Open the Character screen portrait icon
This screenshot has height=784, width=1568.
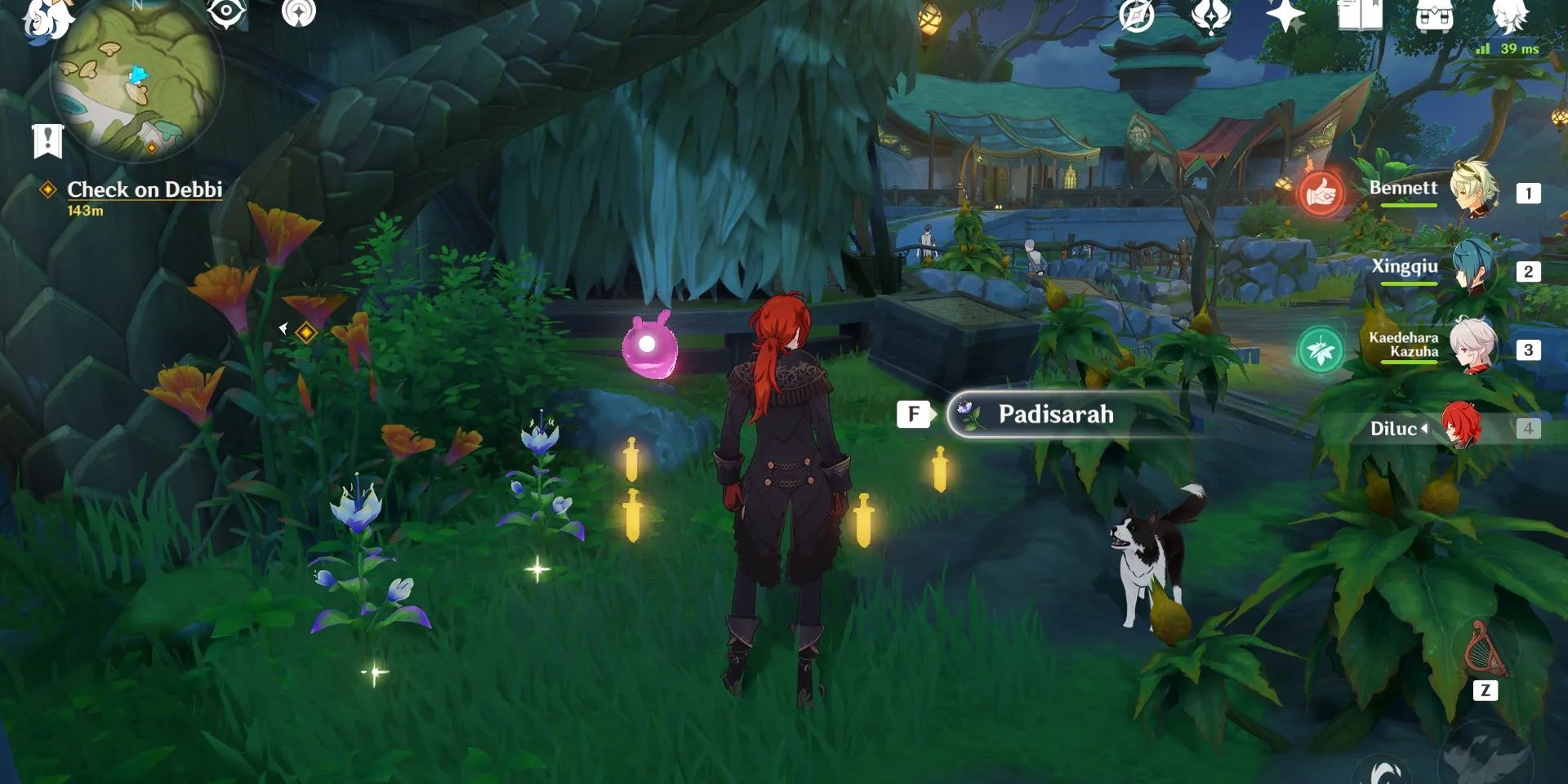point(1511,15)
